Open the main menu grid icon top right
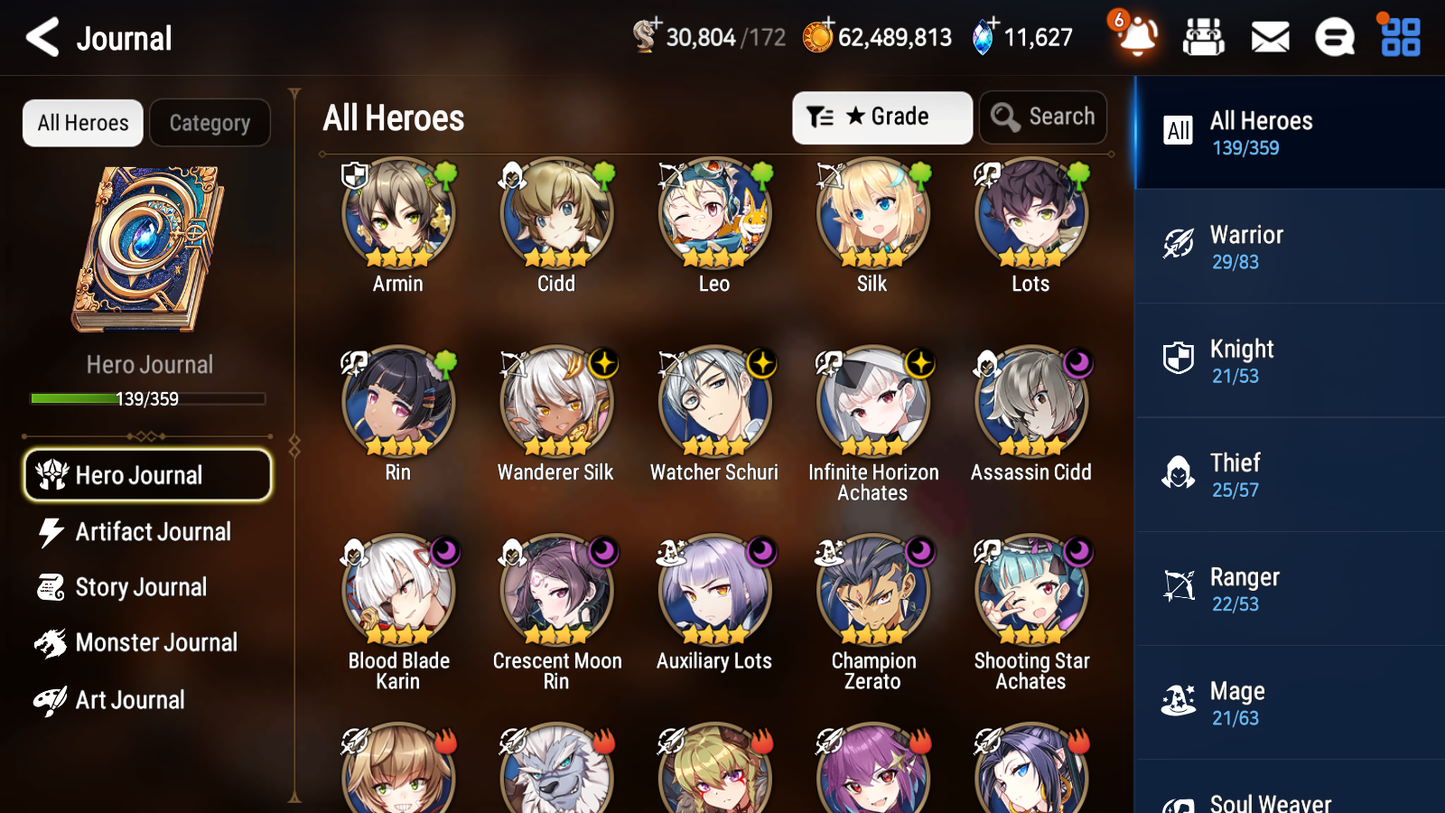This screenshot has height=813, width=1445. click(x=1399, y=36)
